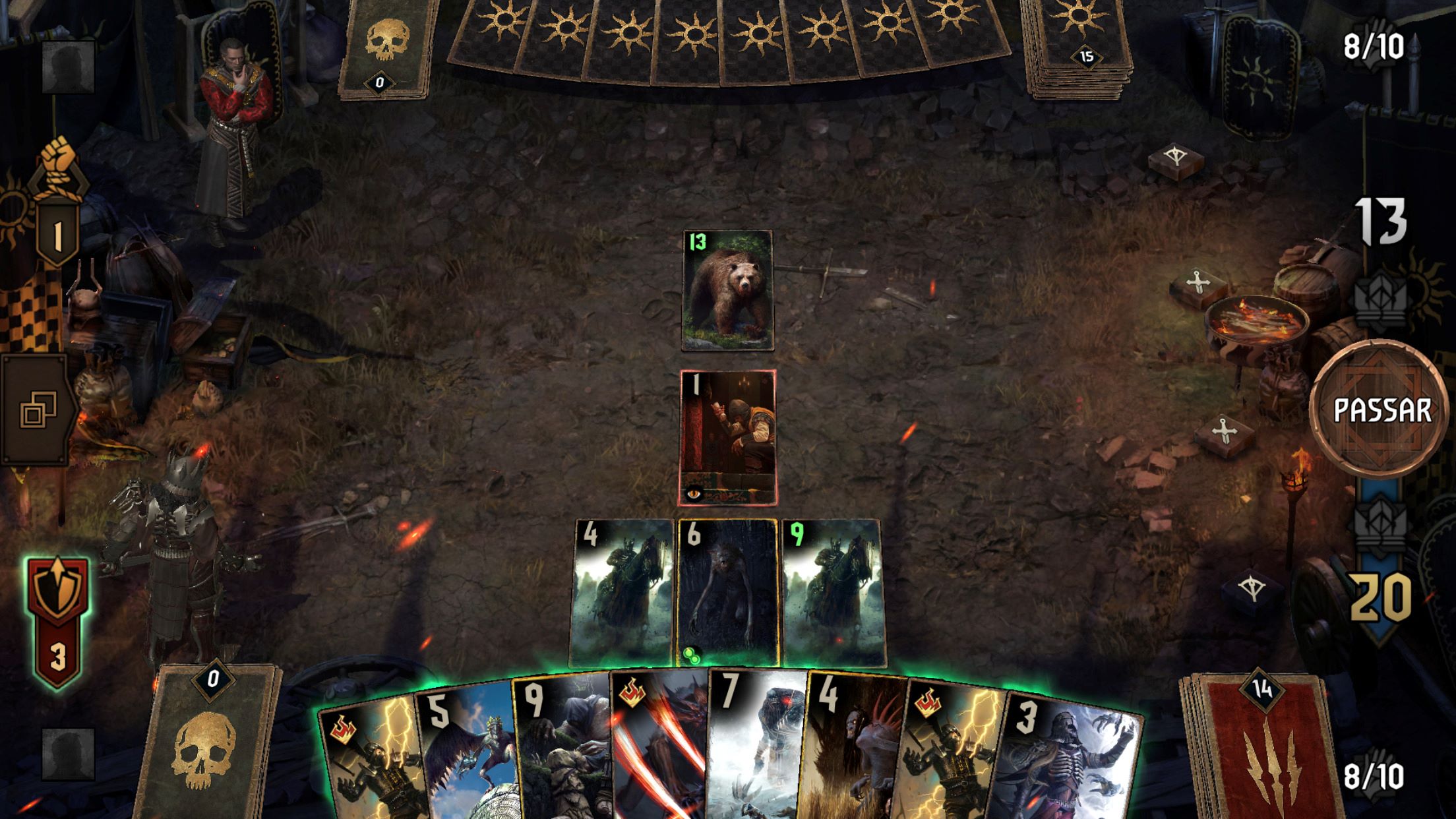Open the opponent's player avatar portrait
The width and height of the screenshot is (1456, 819).
click(68, 67)
